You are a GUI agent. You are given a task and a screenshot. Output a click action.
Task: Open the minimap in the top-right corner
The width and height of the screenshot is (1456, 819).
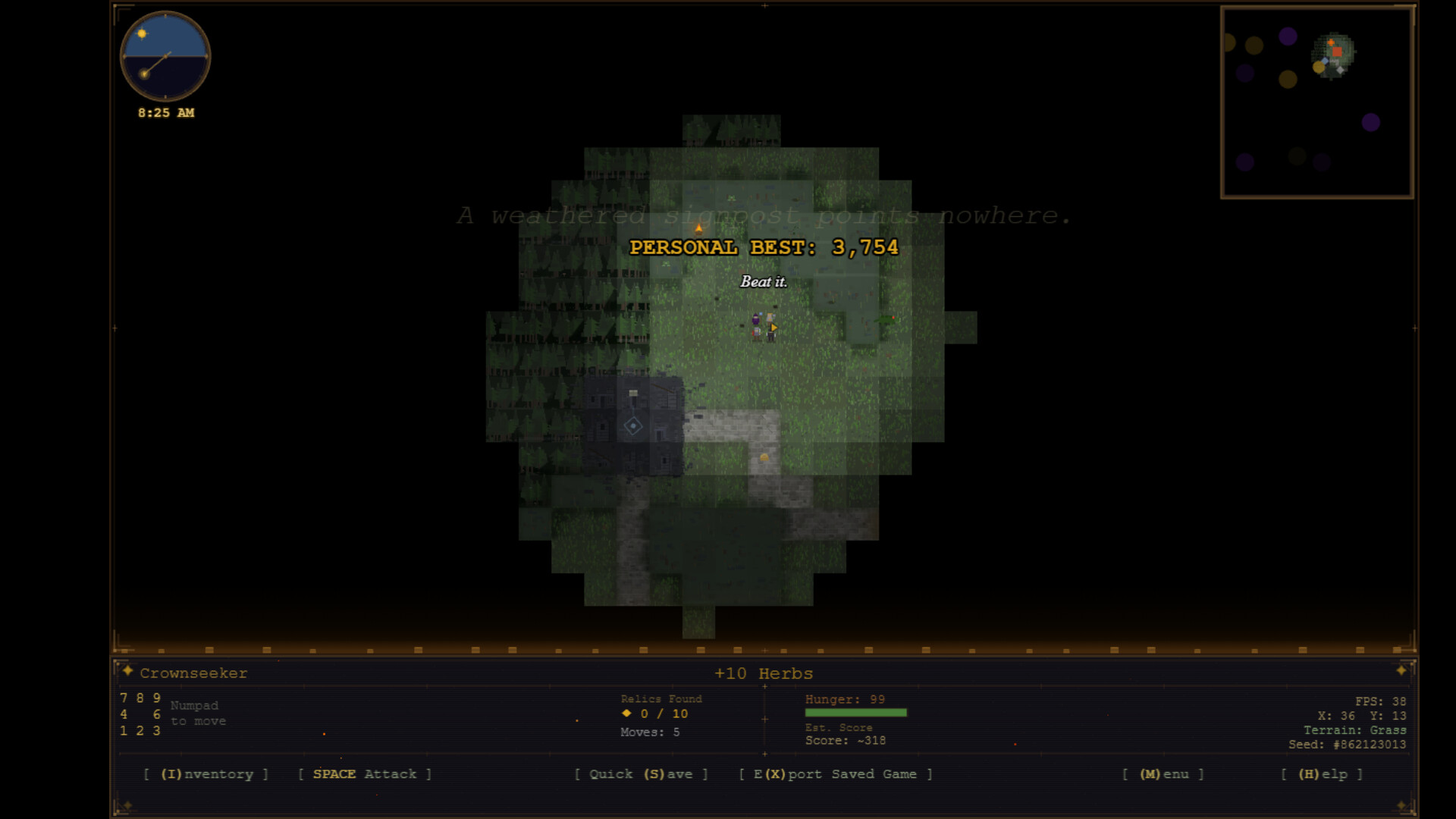(x=1317, y=102)
